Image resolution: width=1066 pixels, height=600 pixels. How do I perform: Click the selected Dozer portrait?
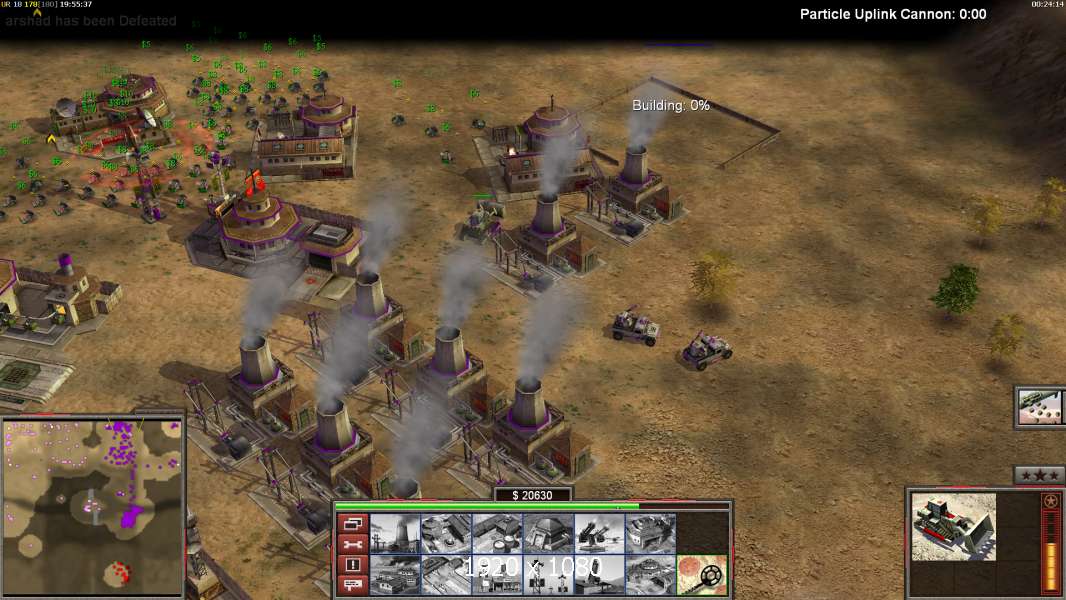coord(954,526)
